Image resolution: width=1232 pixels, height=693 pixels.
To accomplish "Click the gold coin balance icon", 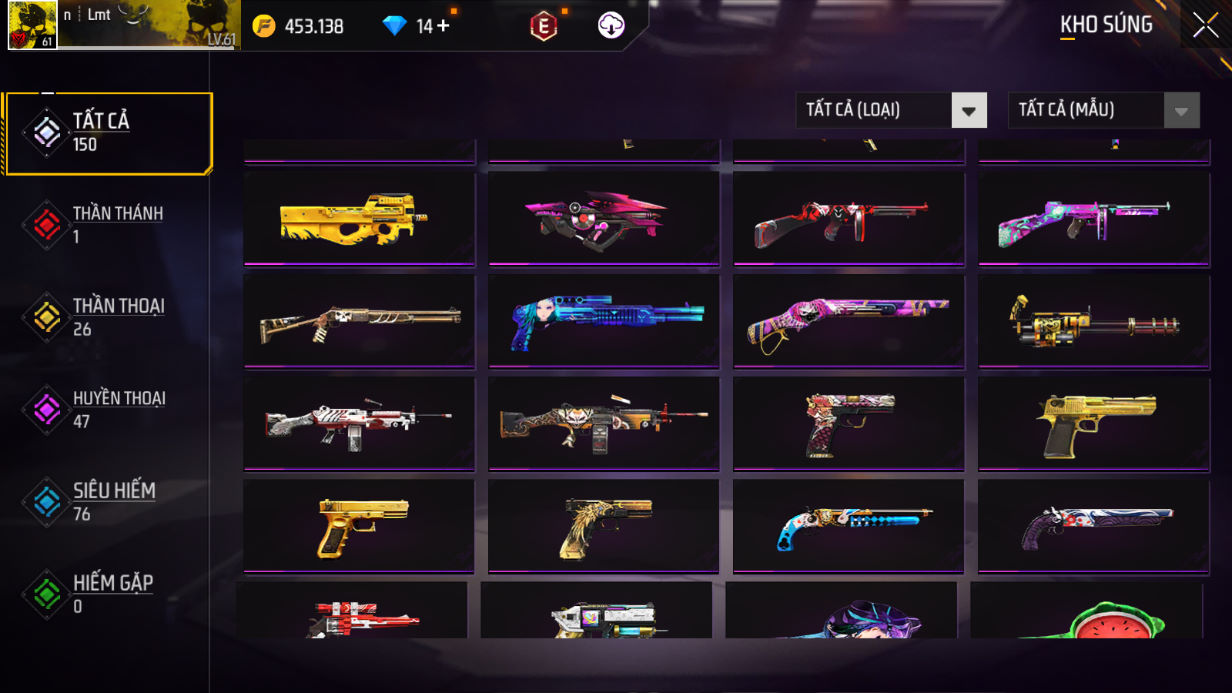I will tap(264, 26).
